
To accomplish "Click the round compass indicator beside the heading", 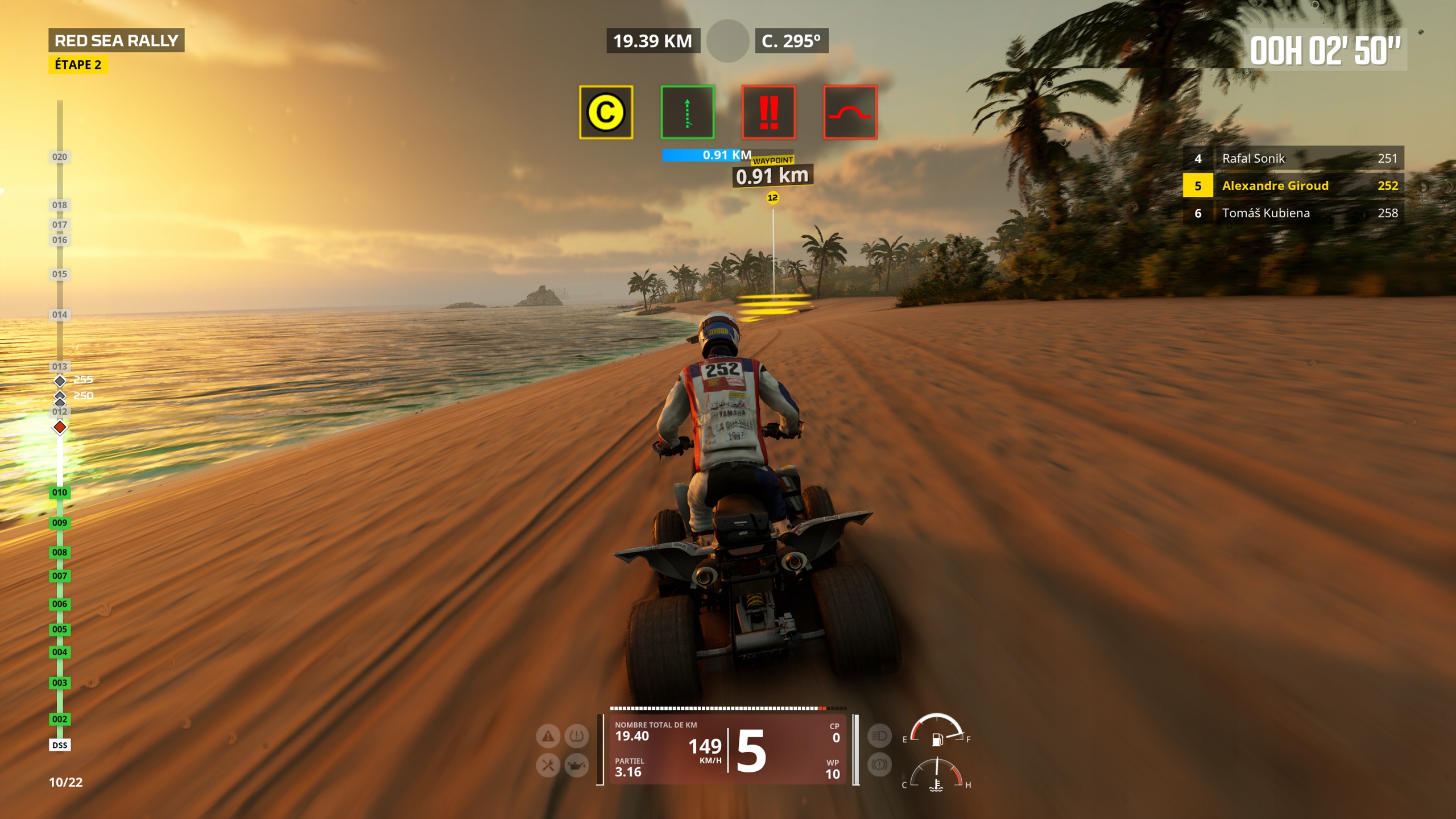I will 727,41.
